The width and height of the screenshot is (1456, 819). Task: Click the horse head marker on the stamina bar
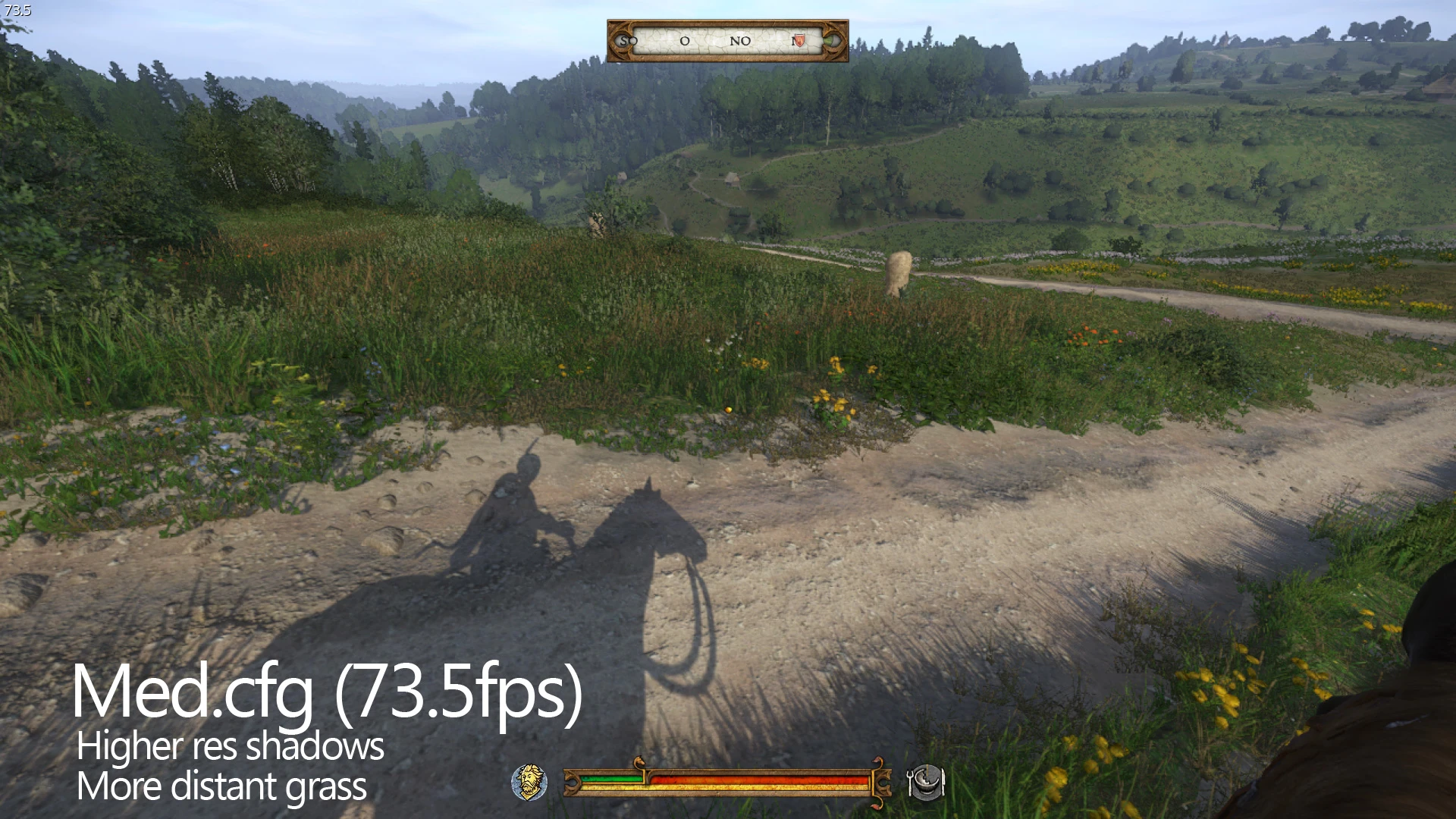[639, 759]
